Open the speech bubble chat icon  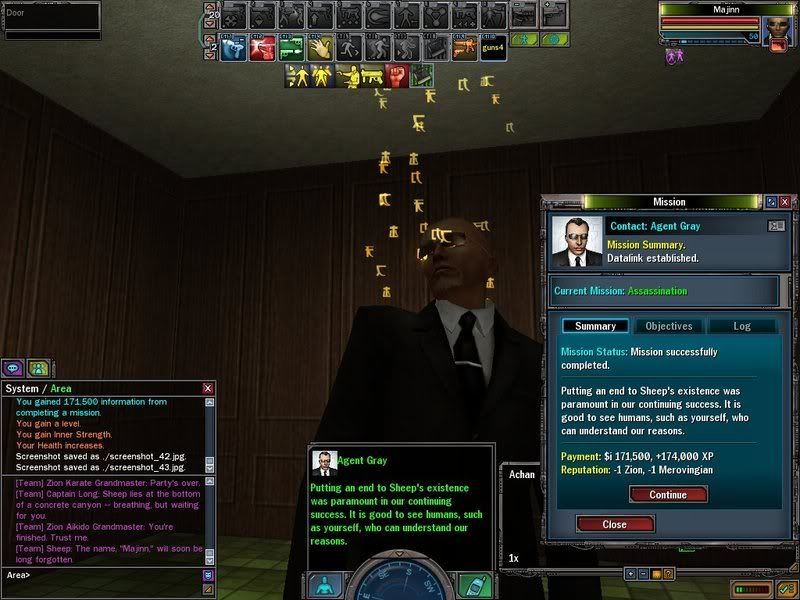tap(14, 367)
